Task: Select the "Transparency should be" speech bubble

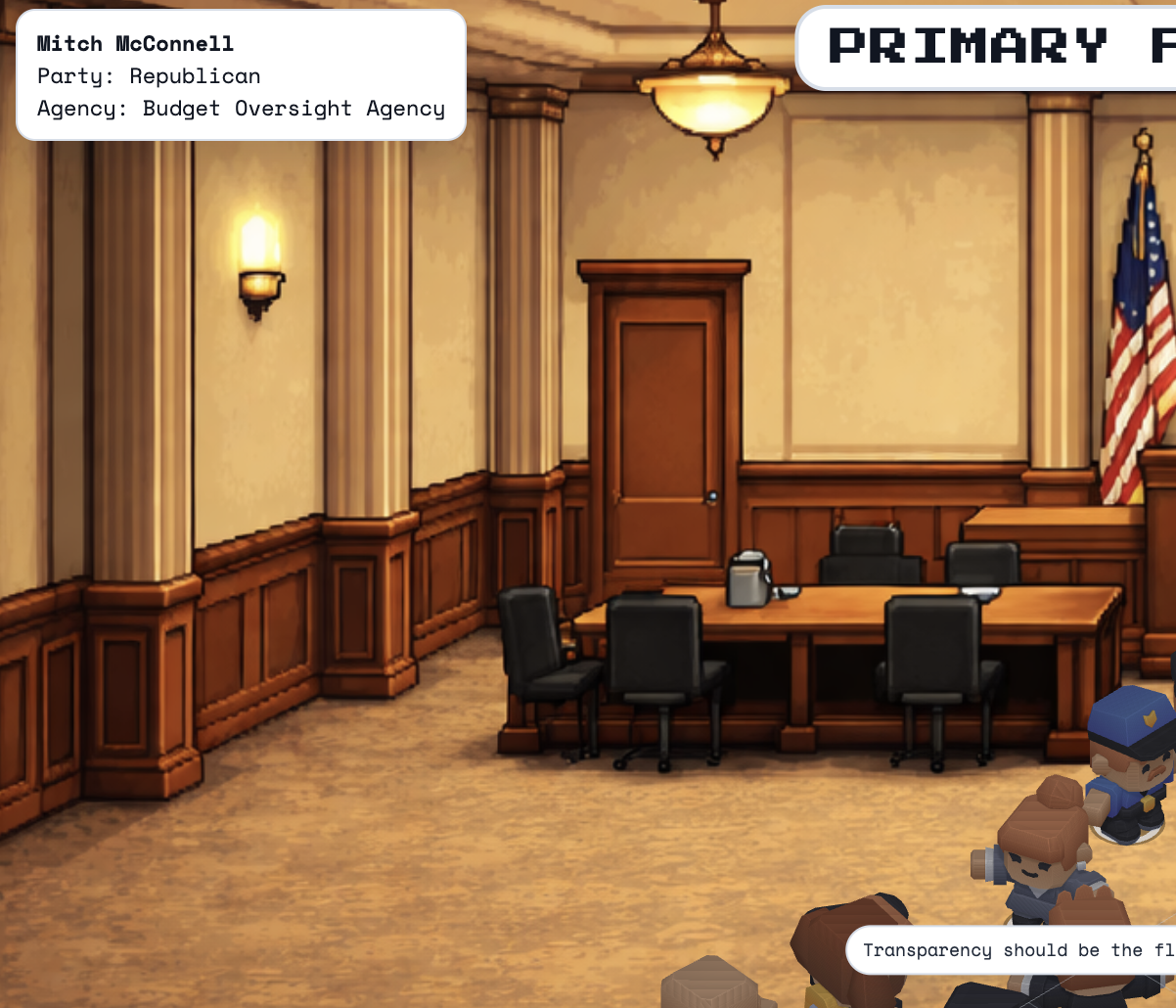Action: pos(1012,950)
